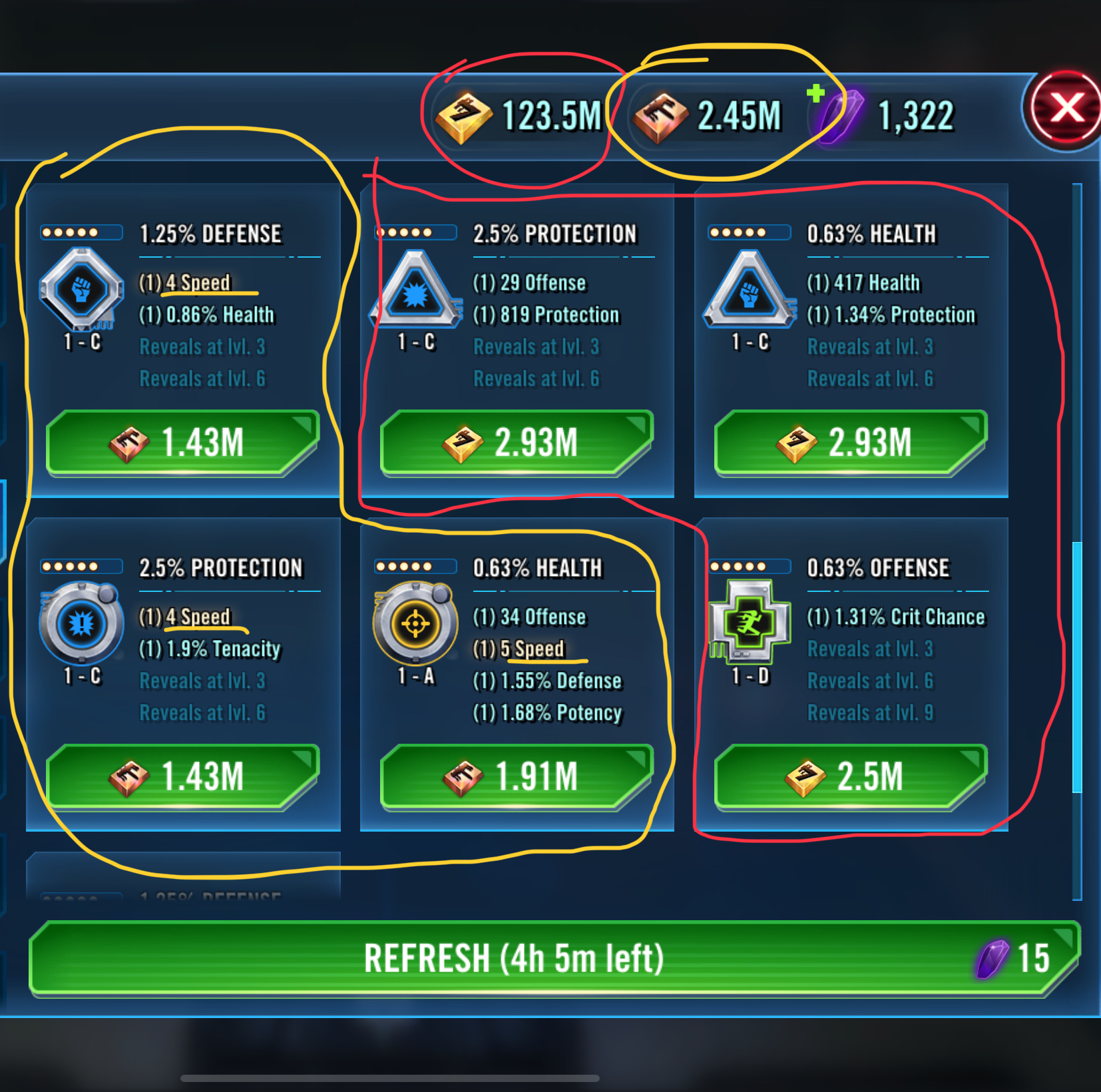Select the gold circle 1-A mod icon
Viewport: 1101px width, 1092px height.
(x=416, y=623)
